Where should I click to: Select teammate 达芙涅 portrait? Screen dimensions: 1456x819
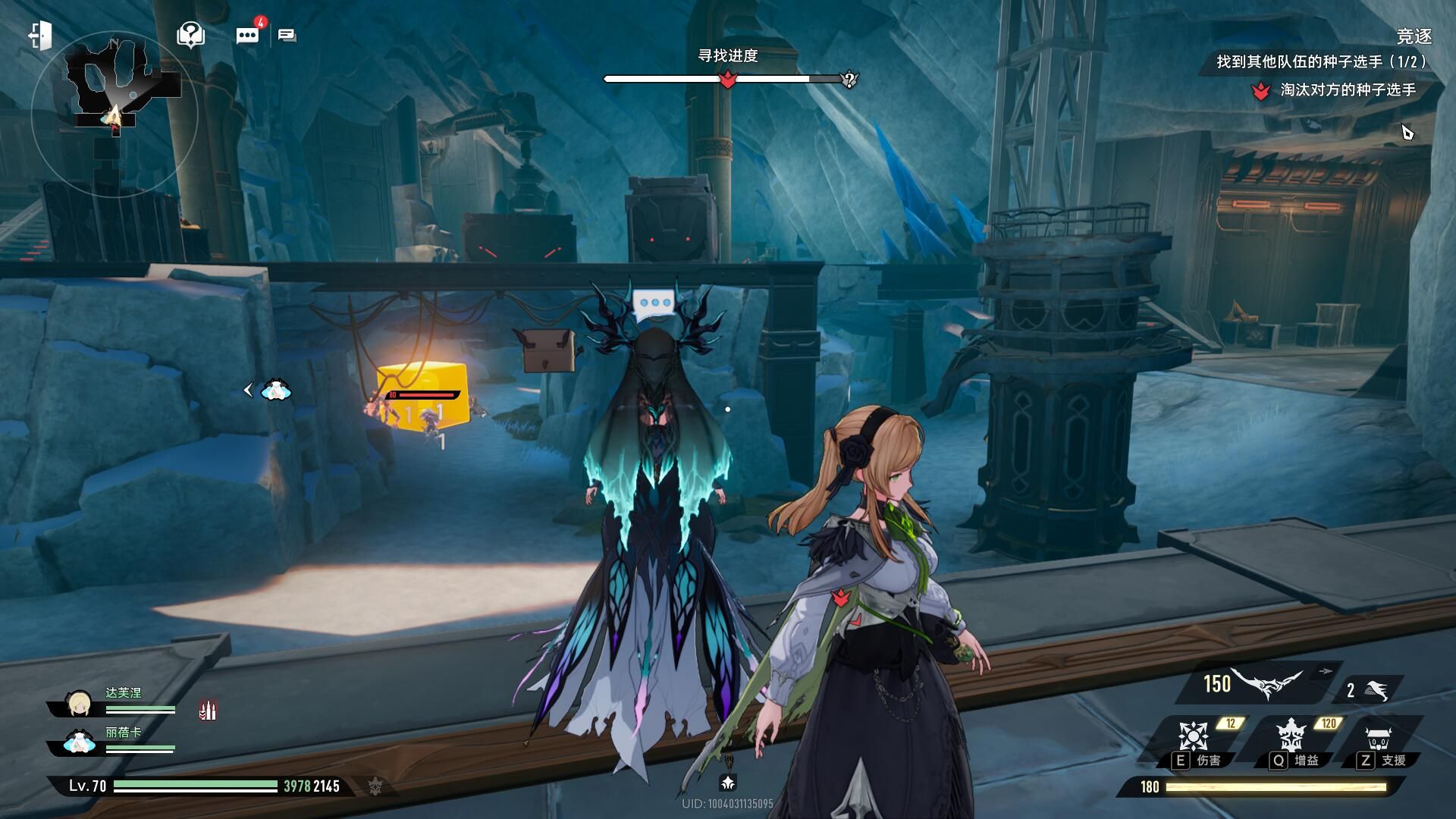click(79, 704)
